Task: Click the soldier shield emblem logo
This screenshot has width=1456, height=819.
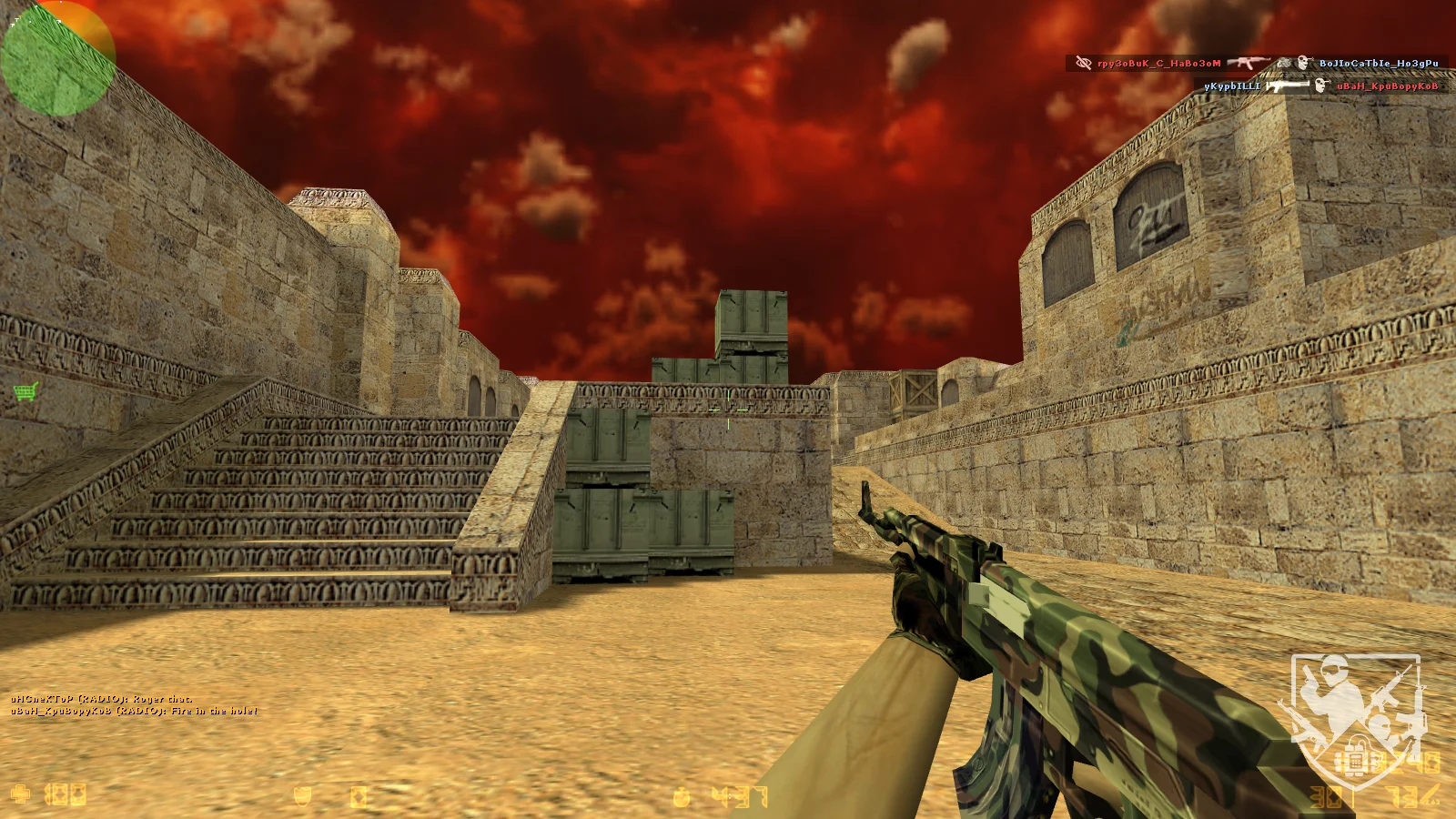Action: tap(1354, 719)
